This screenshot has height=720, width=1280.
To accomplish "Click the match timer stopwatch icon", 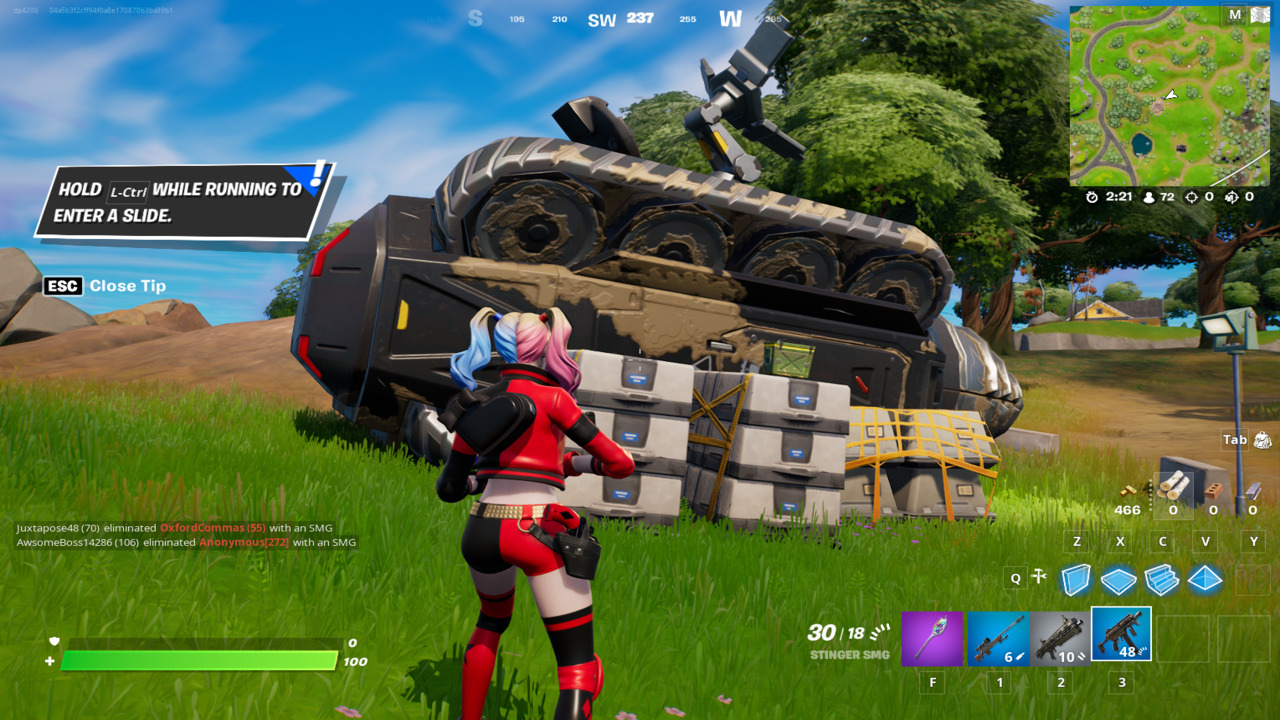I will (x=1092, y=197).
